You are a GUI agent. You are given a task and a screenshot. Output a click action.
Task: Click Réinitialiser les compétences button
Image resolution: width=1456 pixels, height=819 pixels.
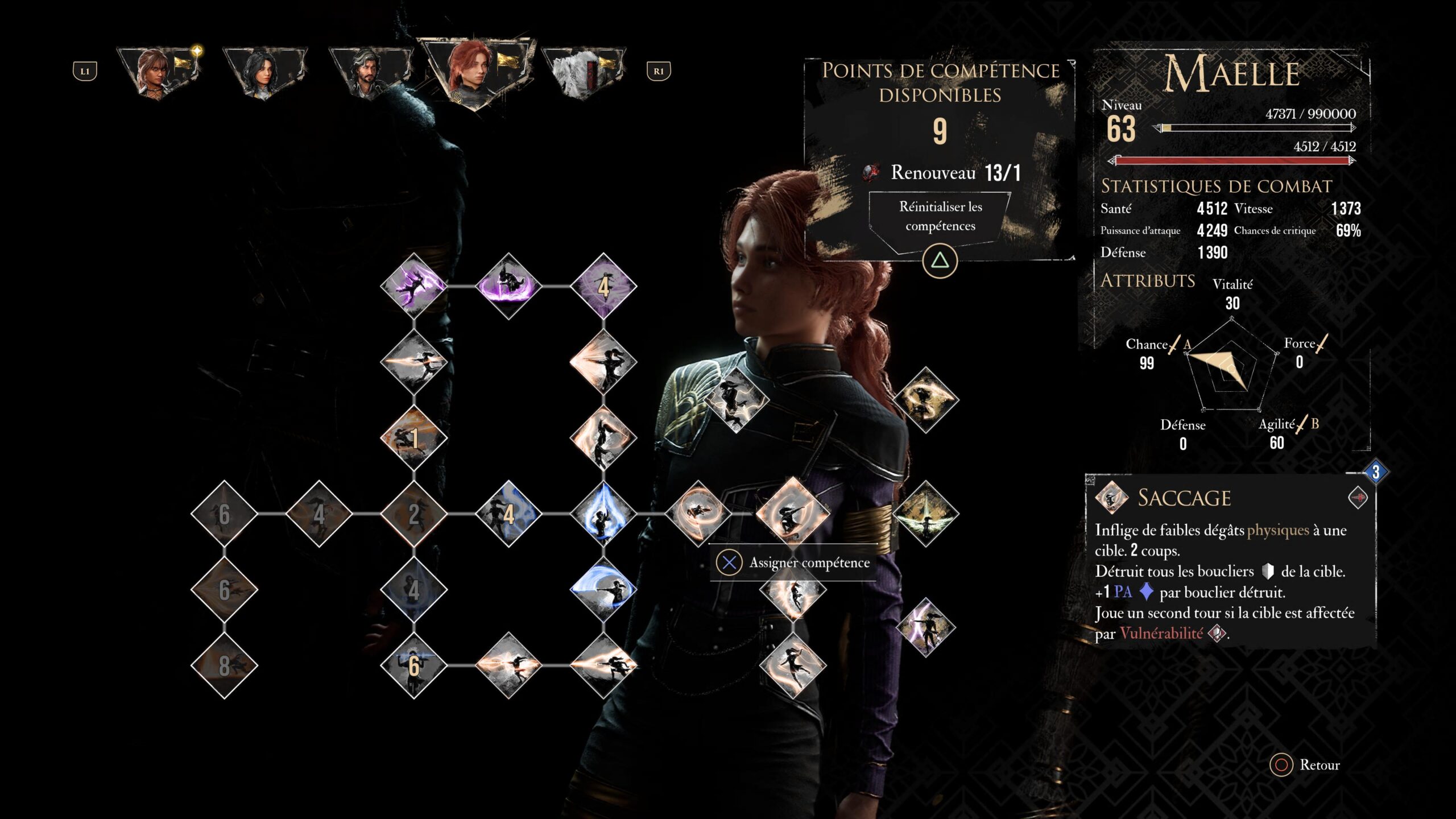tap(940, 217)
